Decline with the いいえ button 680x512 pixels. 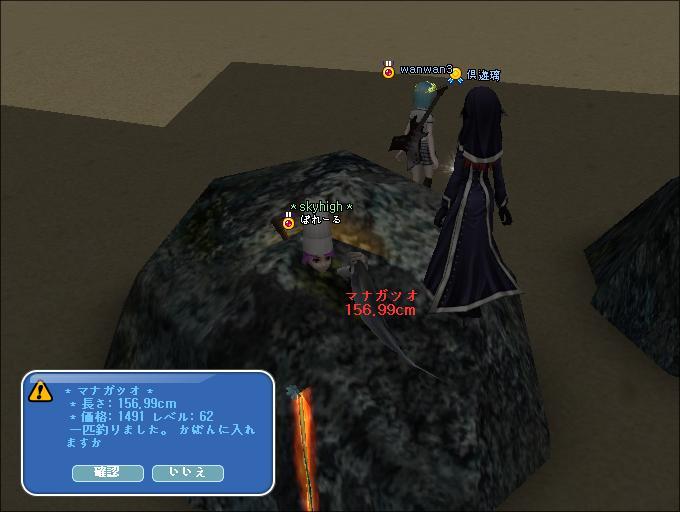coord(187,473)
